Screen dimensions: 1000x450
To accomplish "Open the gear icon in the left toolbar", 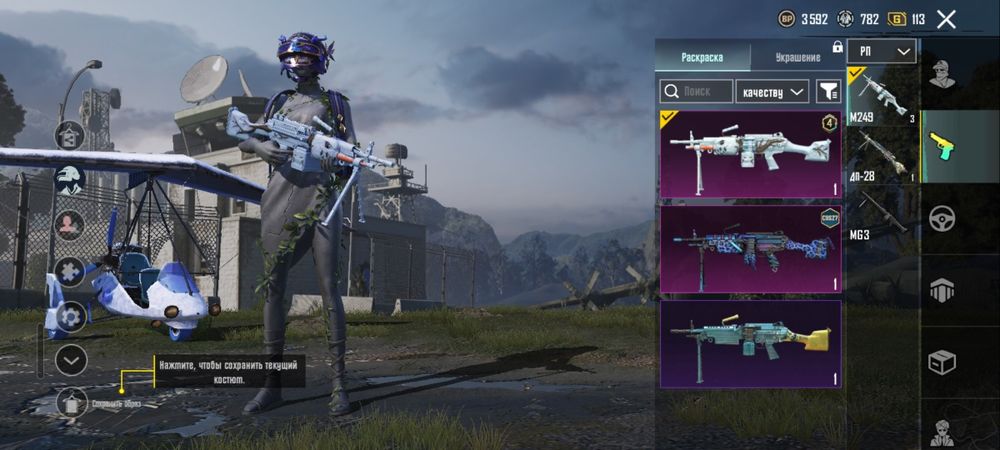I will 71,316.
